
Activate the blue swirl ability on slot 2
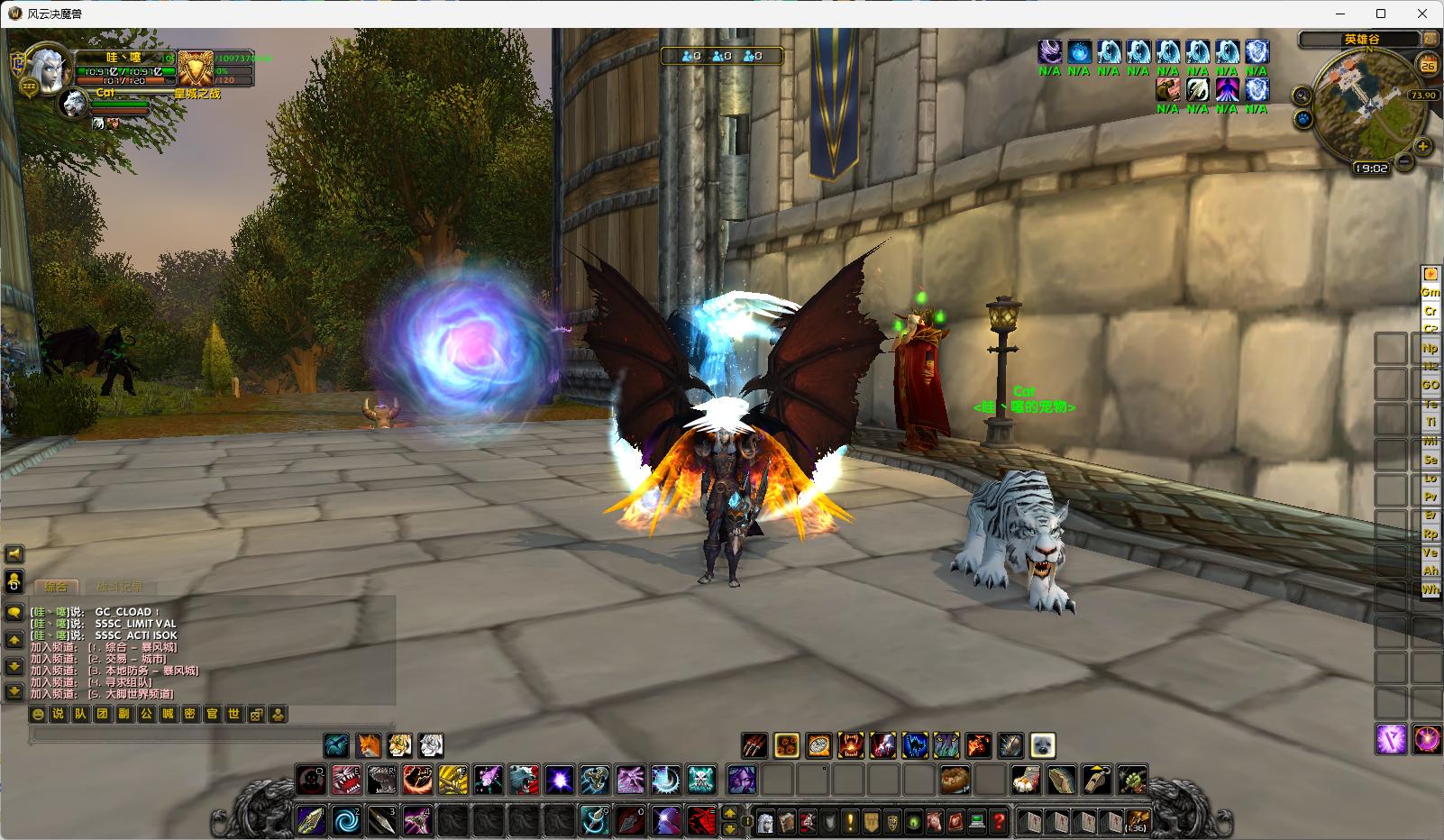click(x=346, y=821)
